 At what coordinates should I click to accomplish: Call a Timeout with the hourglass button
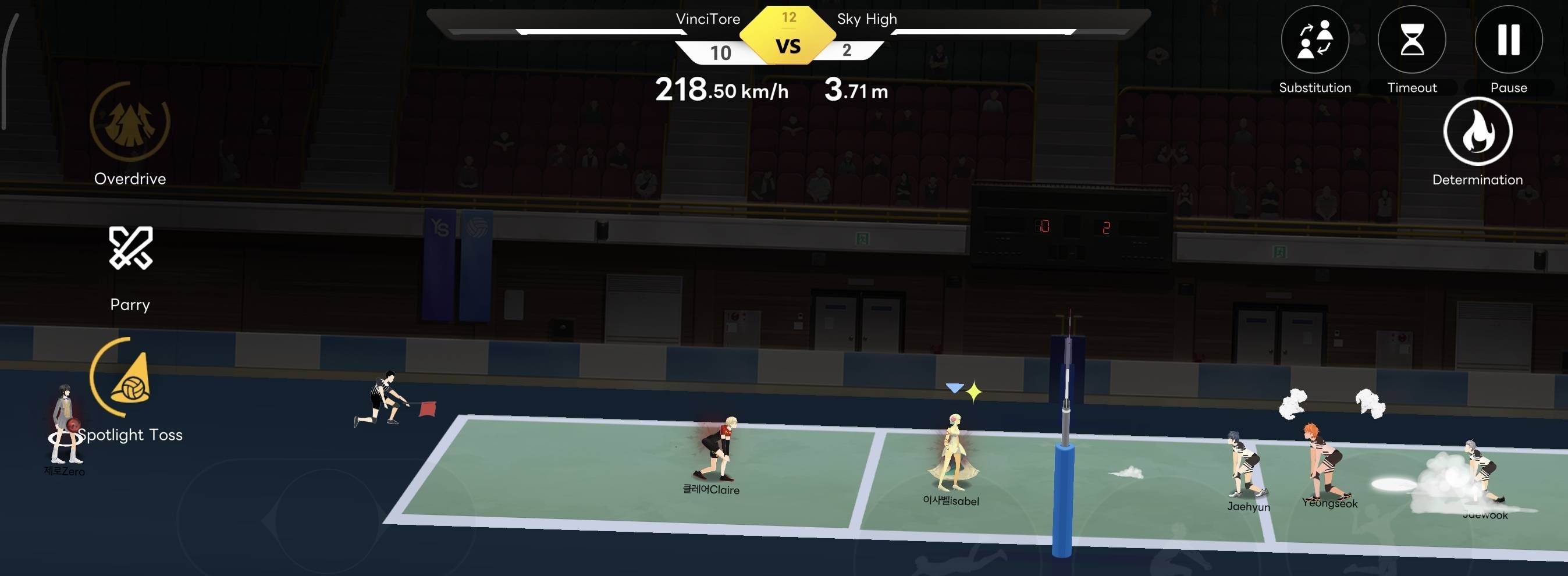pos(1411,40)
